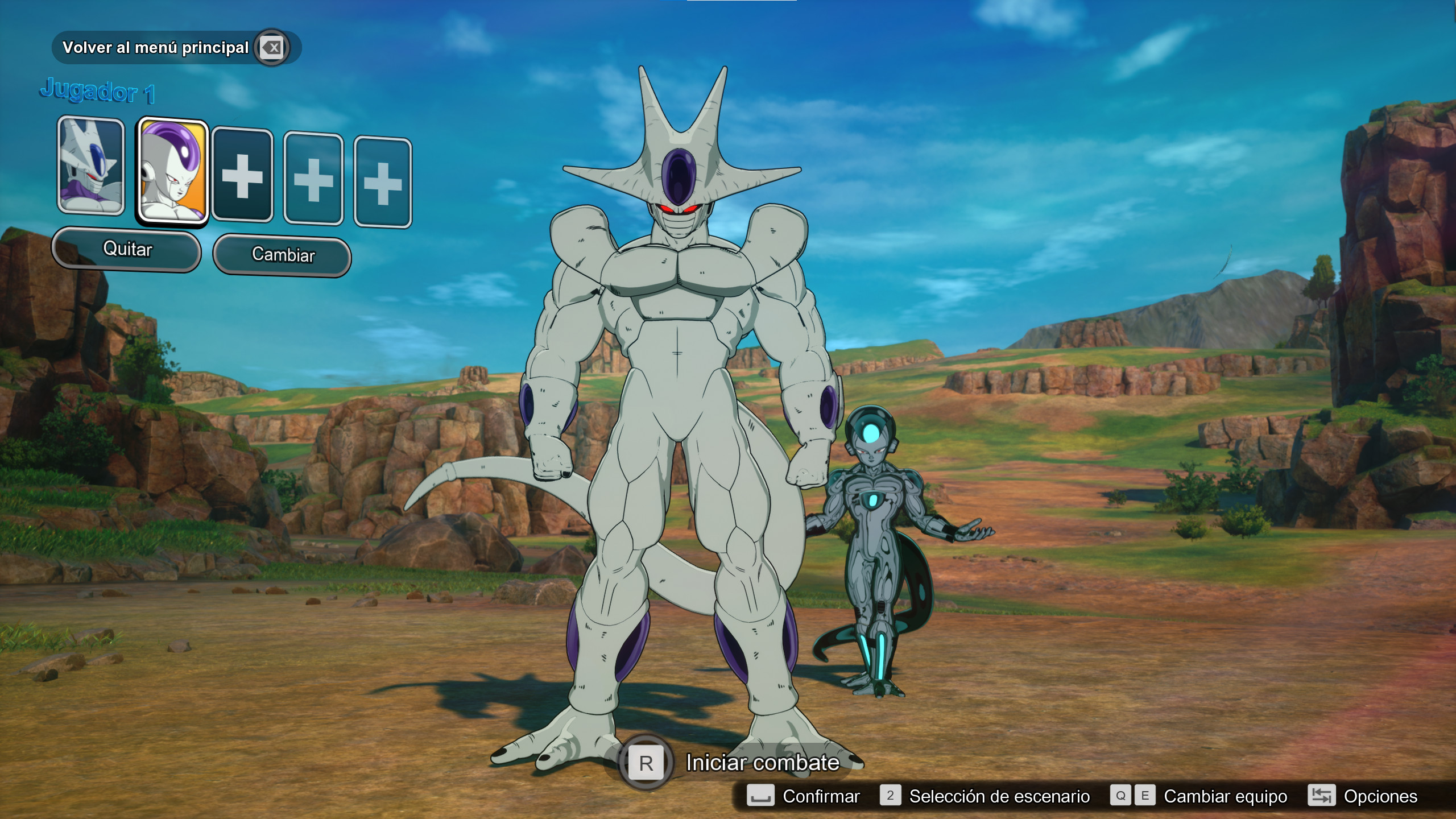Click Cambiar to change the selected character
The image size is (1456, 819).
tap(282, 256)
